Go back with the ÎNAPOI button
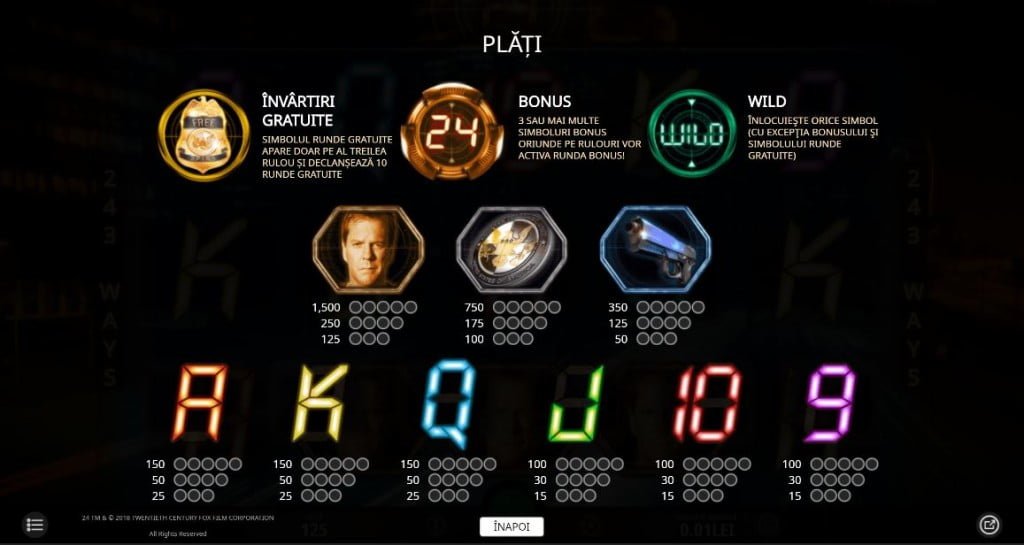Screen dimensions: 1024x545 pos(511,526)
